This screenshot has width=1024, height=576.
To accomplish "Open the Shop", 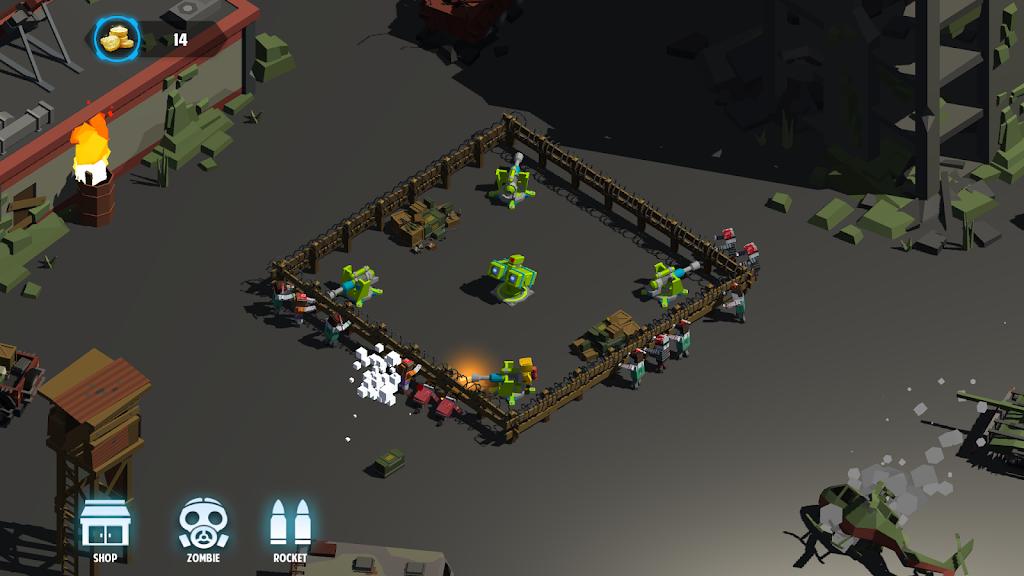I will 105,526.
